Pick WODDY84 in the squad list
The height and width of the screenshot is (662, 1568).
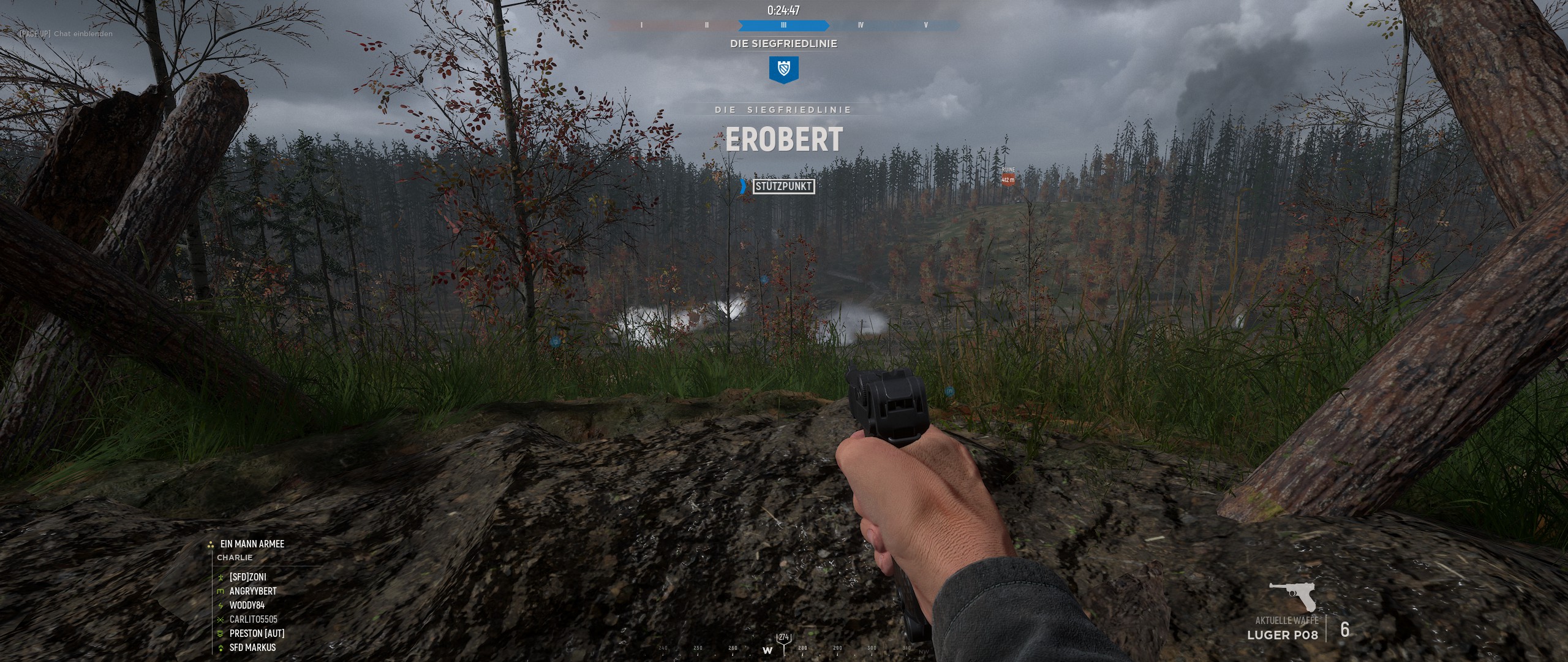click(247, 605)
